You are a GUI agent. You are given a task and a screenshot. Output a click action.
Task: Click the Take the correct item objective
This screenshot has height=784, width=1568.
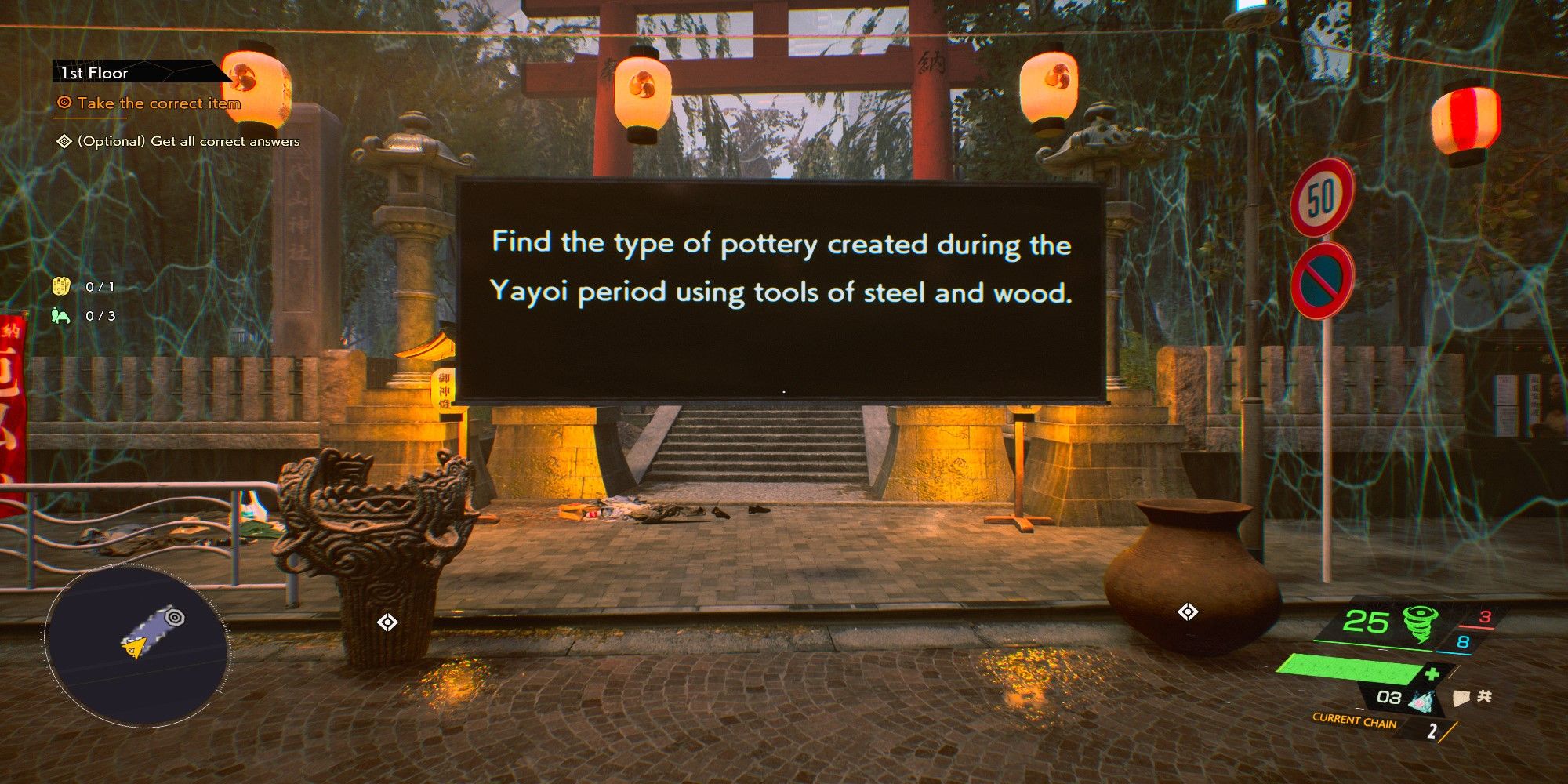157,103
